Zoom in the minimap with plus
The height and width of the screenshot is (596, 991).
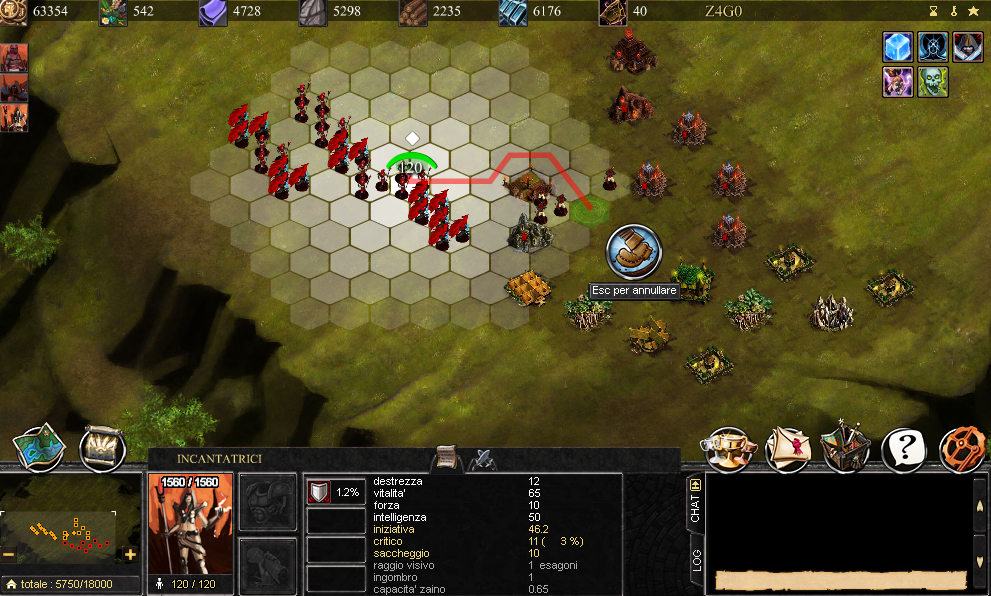pos(130,555)
